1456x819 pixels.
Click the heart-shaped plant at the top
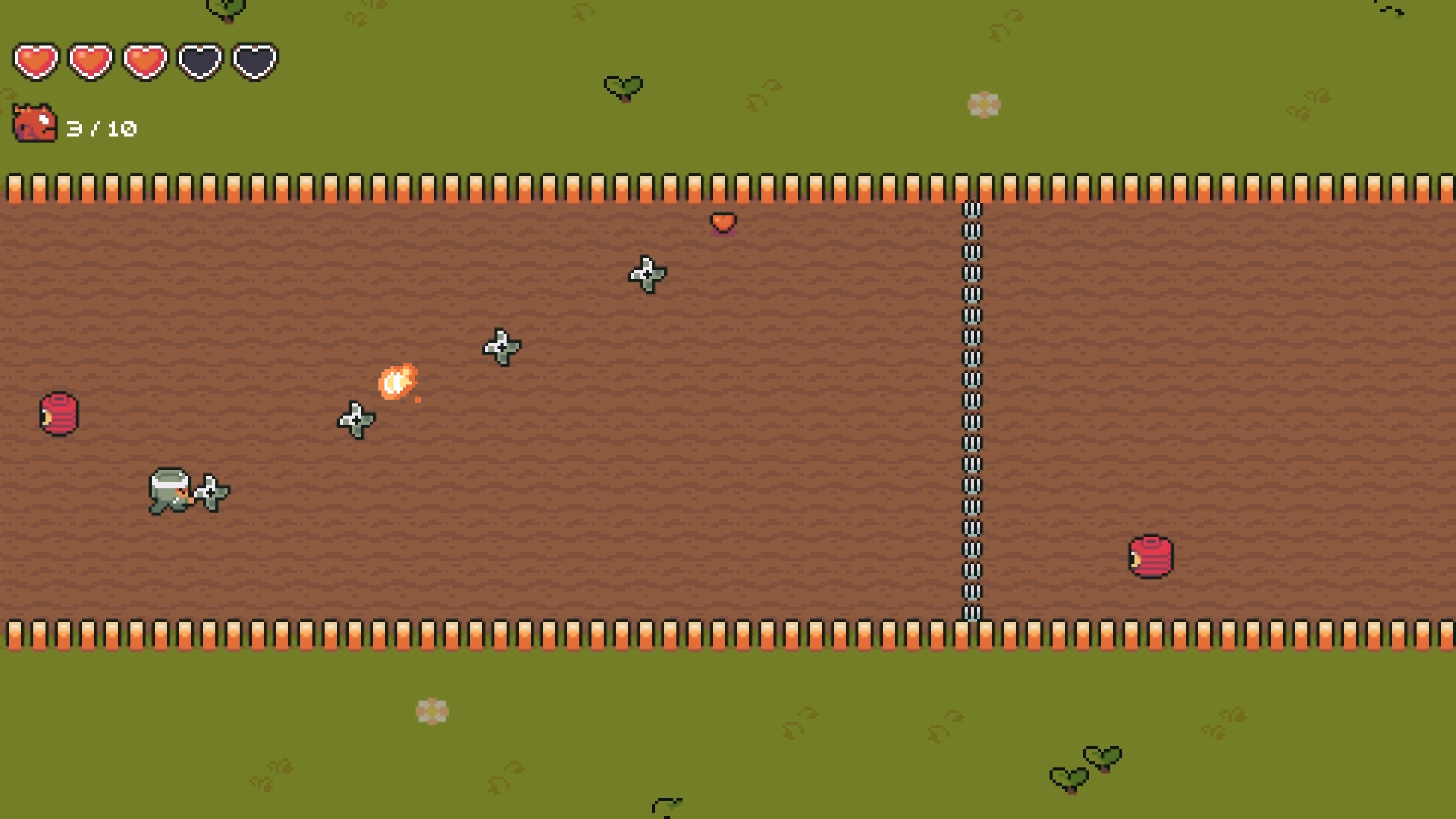coord(623,86)
